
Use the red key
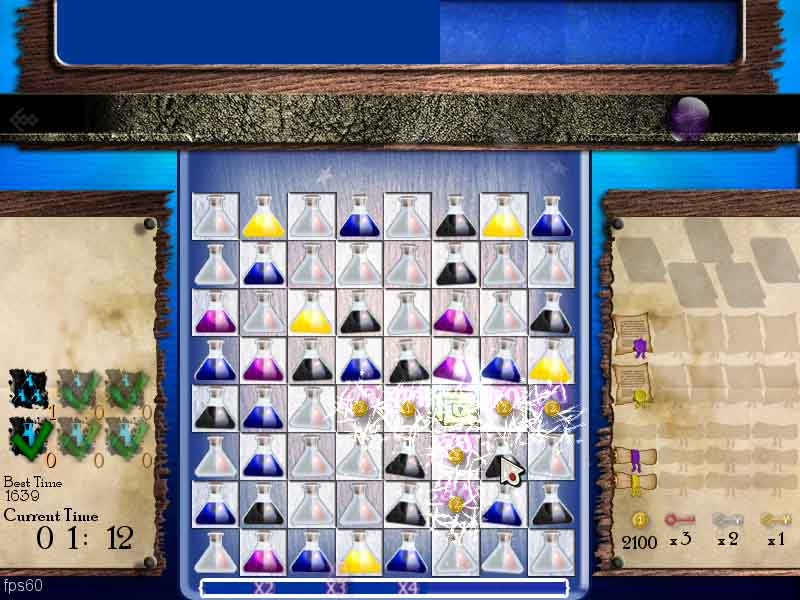click(x=680, y=520)
